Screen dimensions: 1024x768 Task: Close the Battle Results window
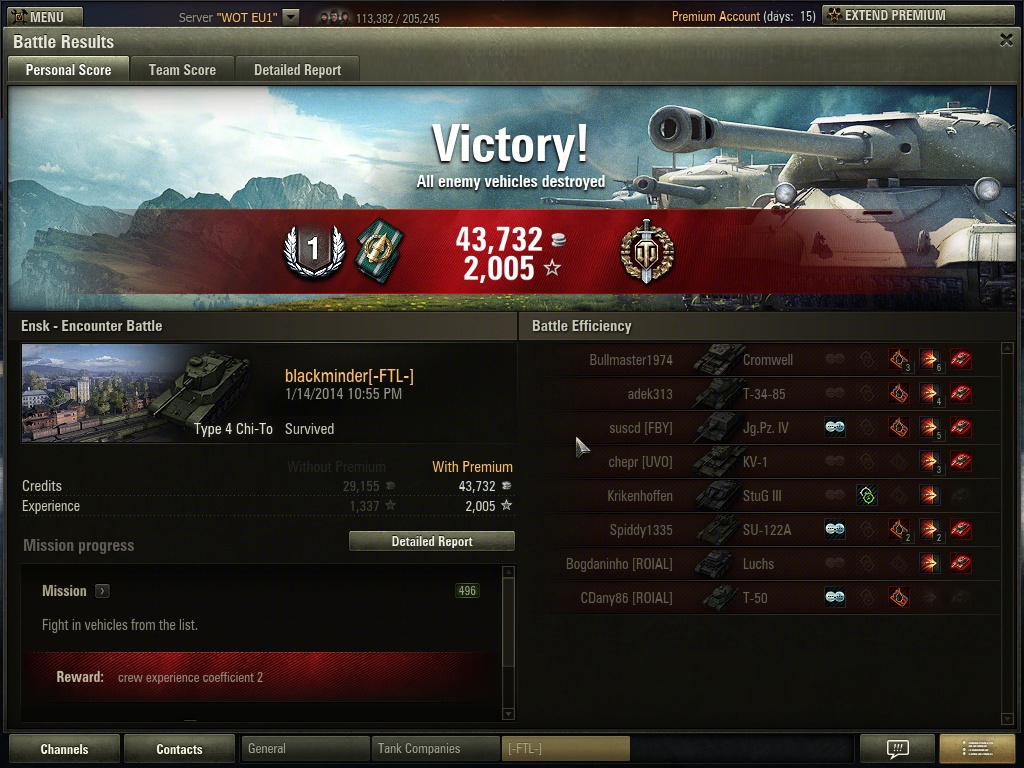(1006, 40)
